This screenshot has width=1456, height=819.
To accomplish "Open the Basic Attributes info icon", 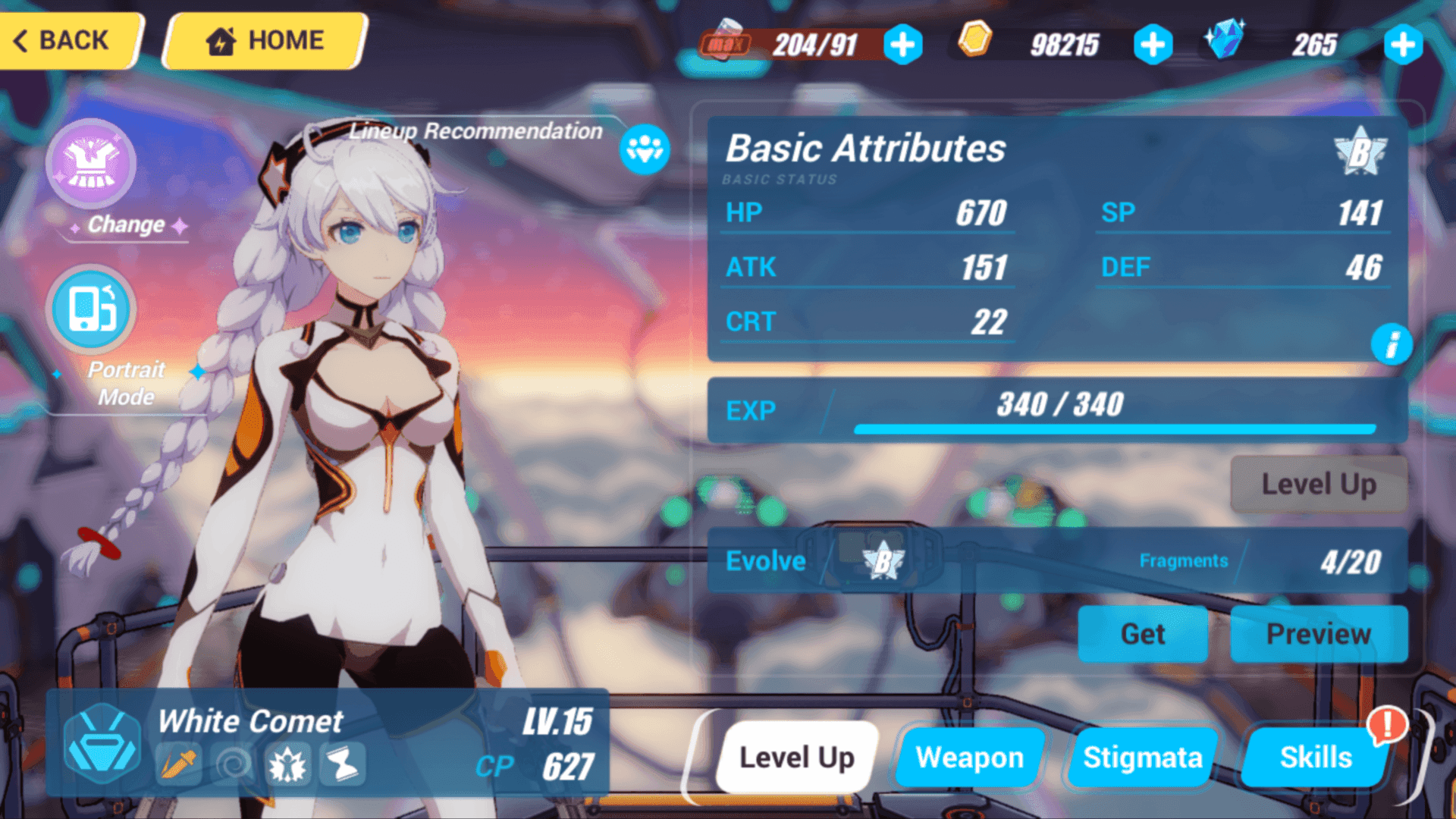I will tap(1392, 345).
